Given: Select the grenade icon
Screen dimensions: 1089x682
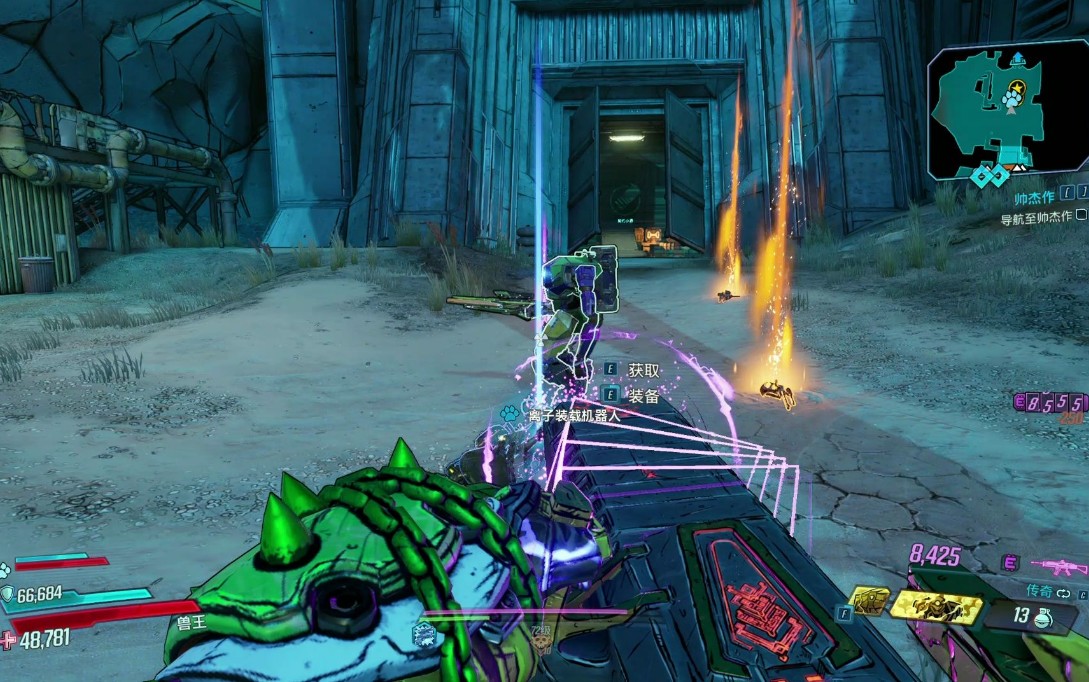Looking at the screenshot, I should [x=1042, y=617].
